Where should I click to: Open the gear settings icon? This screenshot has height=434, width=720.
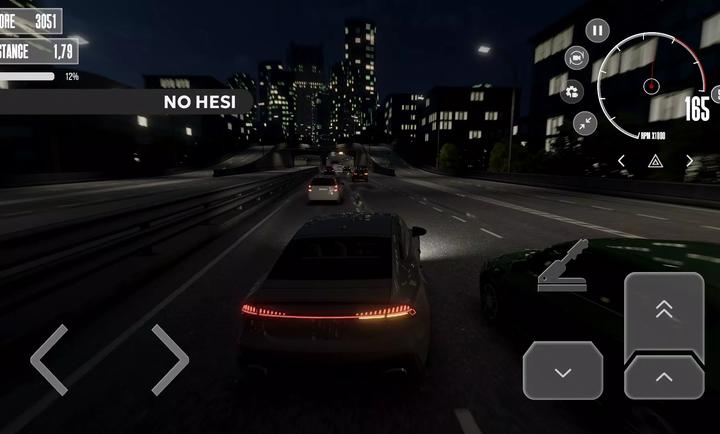573,93
